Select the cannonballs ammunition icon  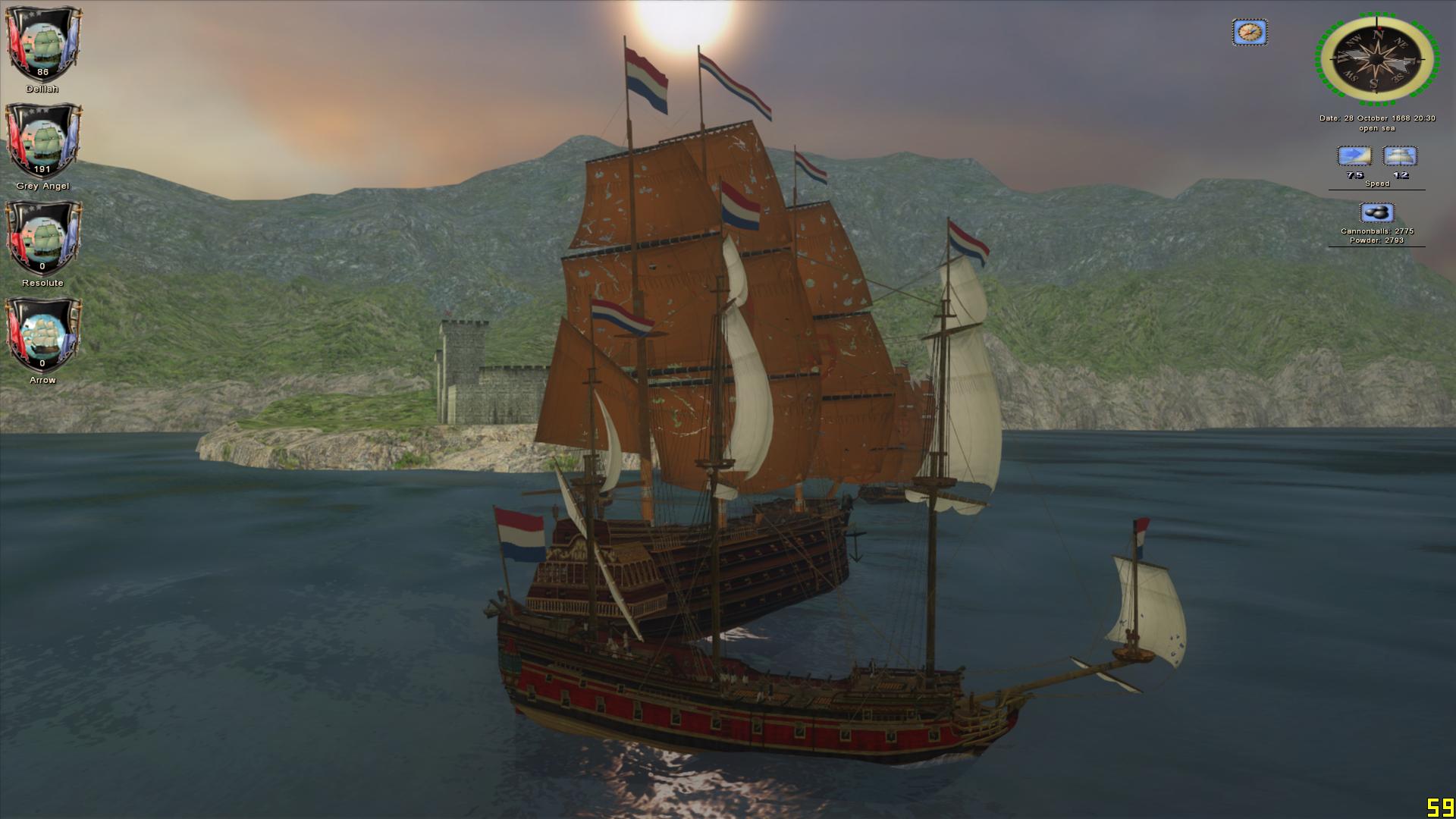1376,213
